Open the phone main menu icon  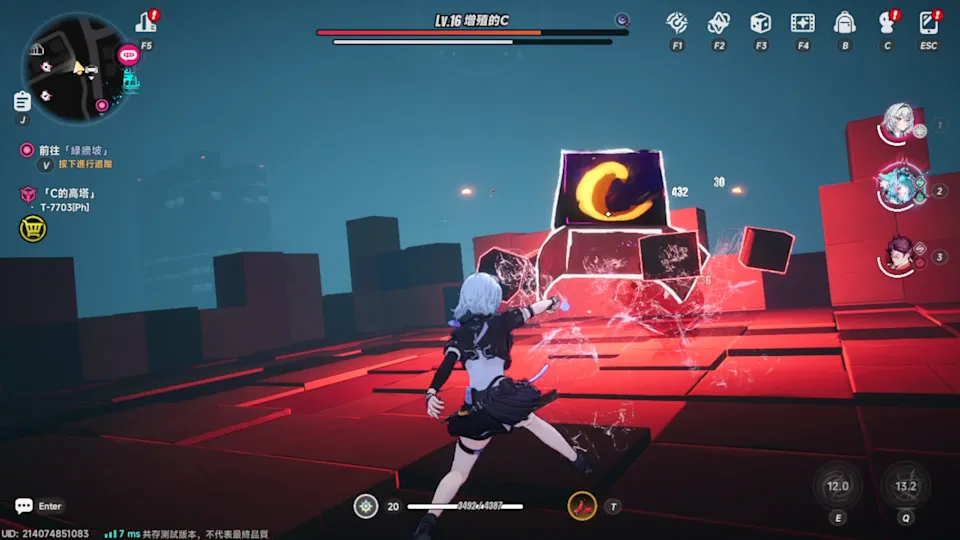(x=929, y=23)
